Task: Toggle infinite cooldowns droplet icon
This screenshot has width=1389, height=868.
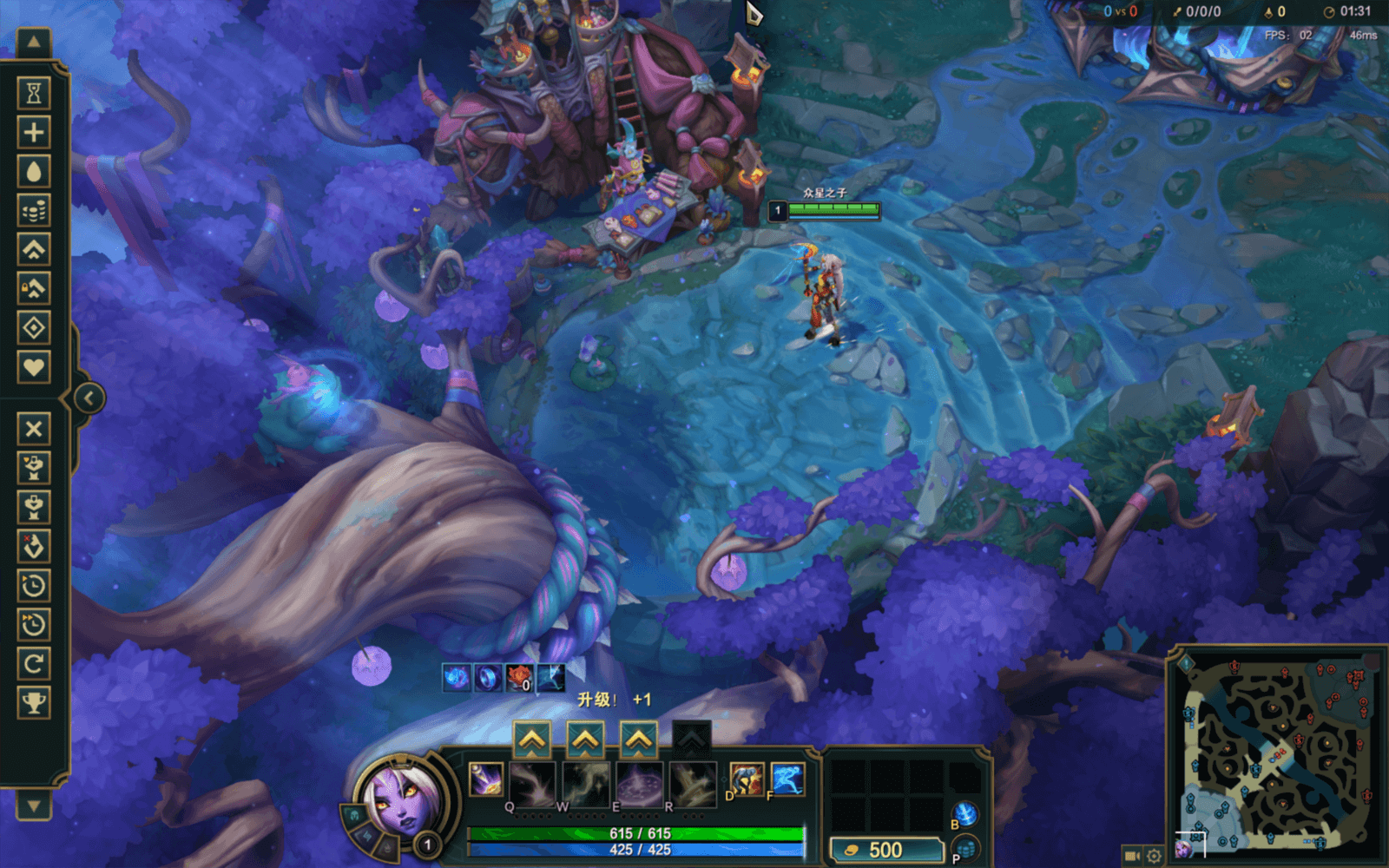Action: (x=32, y=172)
